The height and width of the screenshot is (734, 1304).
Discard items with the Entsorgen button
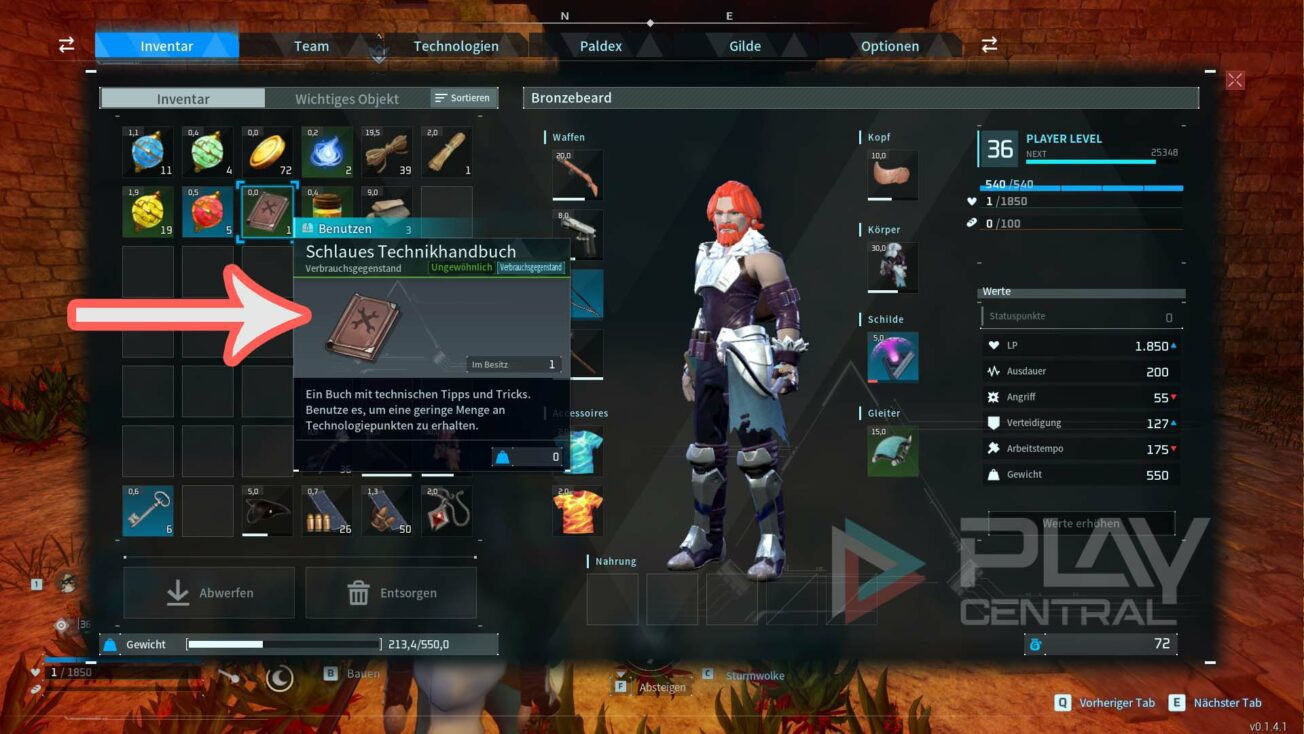[391, 593]
